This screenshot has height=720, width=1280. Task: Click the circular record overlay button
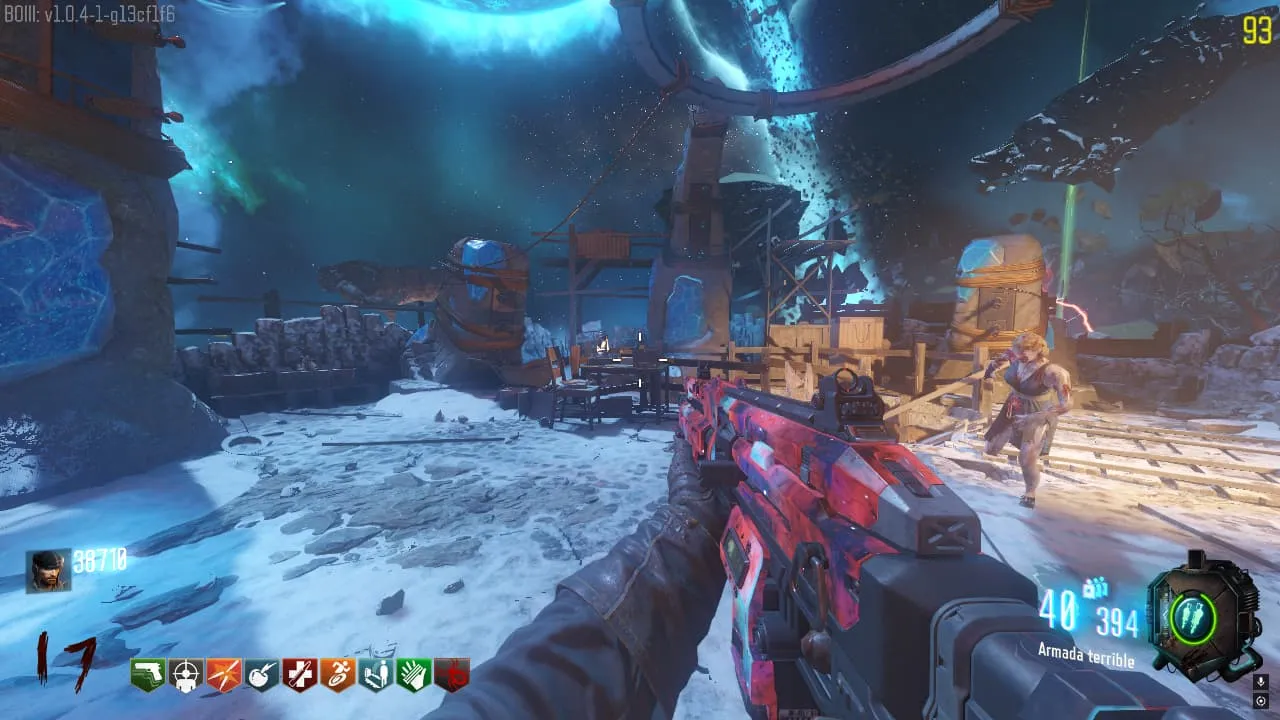tap(1260, 700)
